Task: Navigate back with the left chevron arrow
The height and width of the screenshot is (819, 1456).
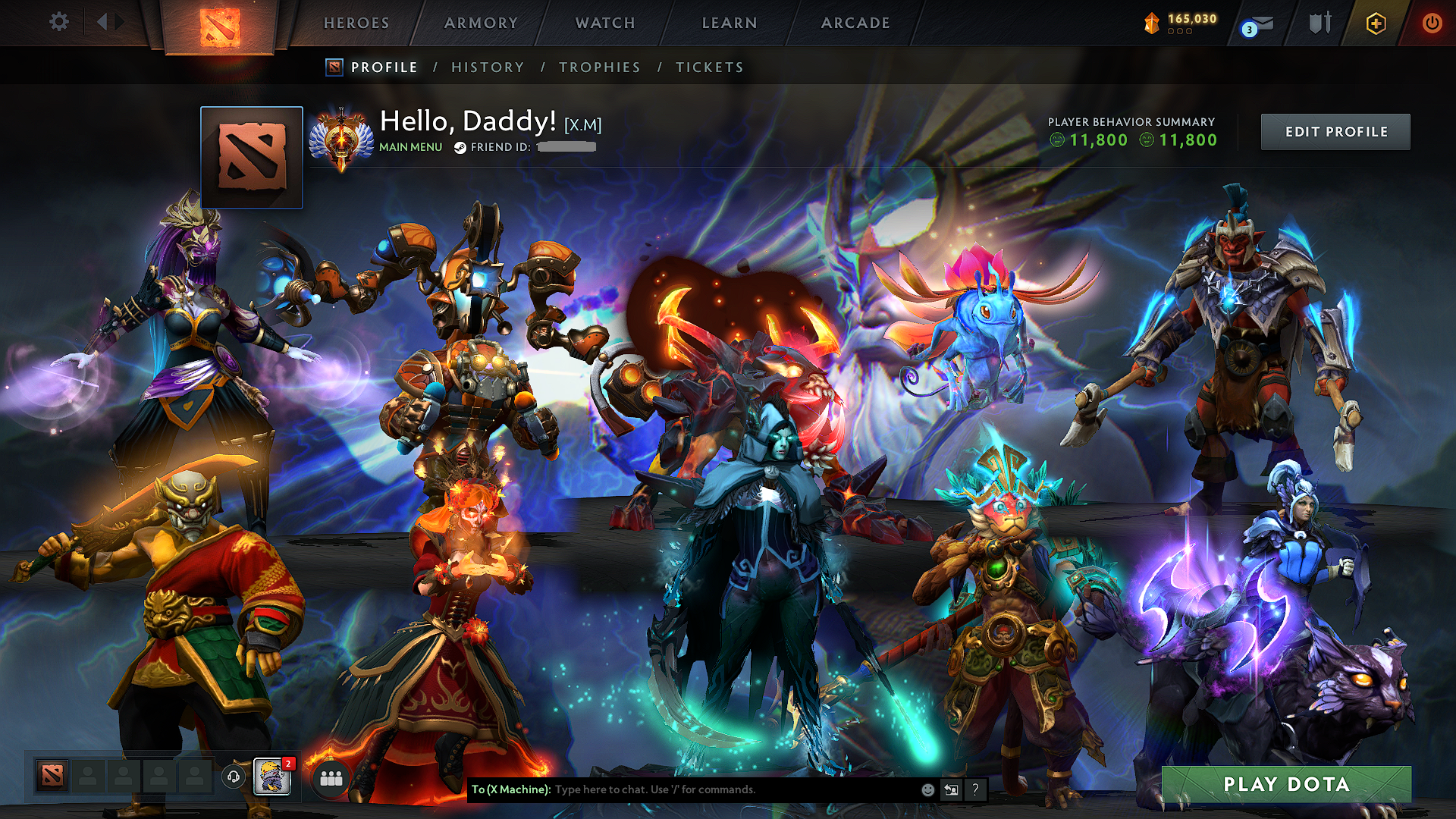Action: click(101, 21)
